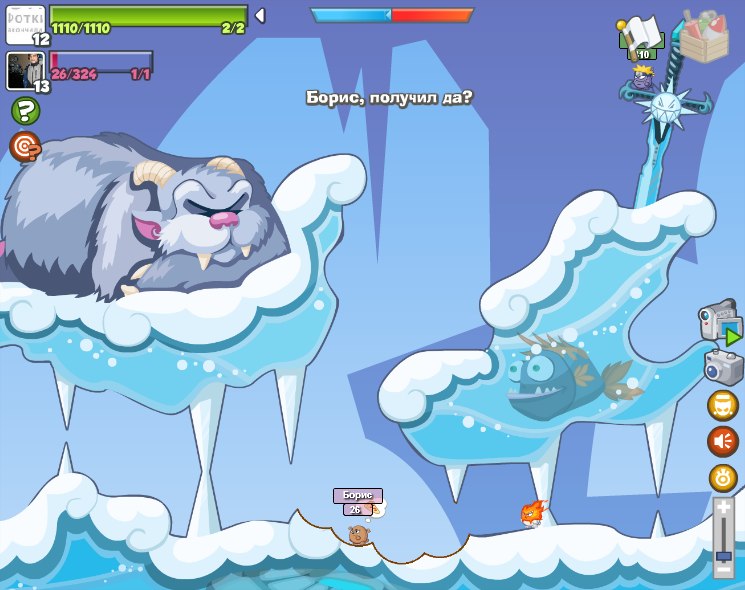The image size is (745, 590).
Task: Select the level 13 player photo avatar
Action: coord(24,70)
